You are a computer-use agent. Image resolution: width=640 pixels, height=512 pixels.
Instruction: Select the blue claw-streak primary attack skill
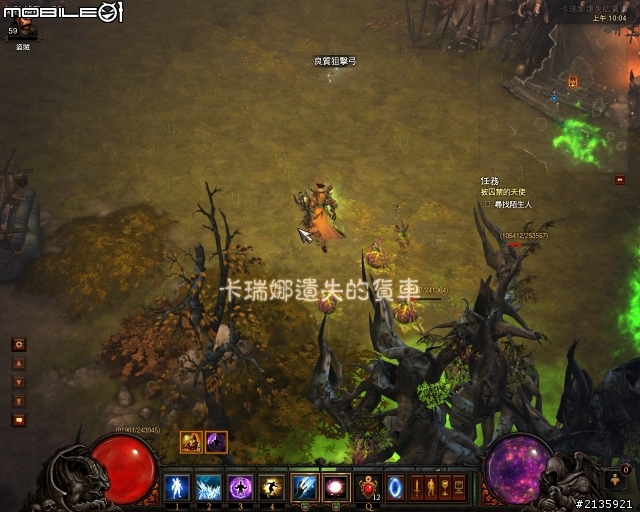(x=304, y=488)
